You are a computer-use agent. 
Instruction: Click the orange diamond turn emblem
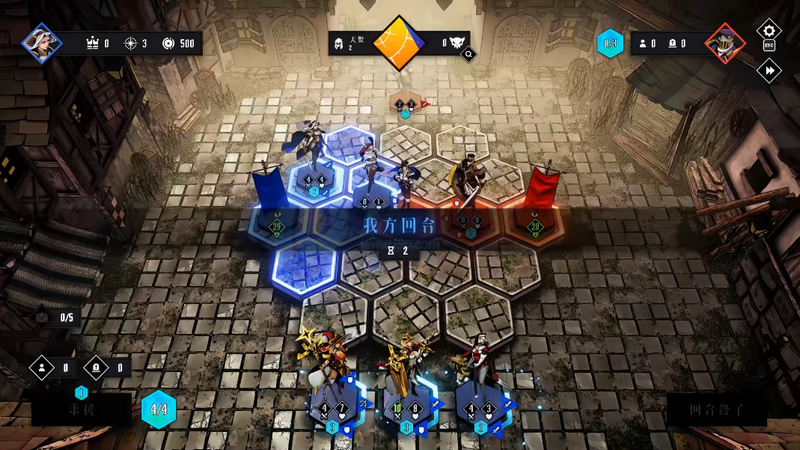(400, 43)
